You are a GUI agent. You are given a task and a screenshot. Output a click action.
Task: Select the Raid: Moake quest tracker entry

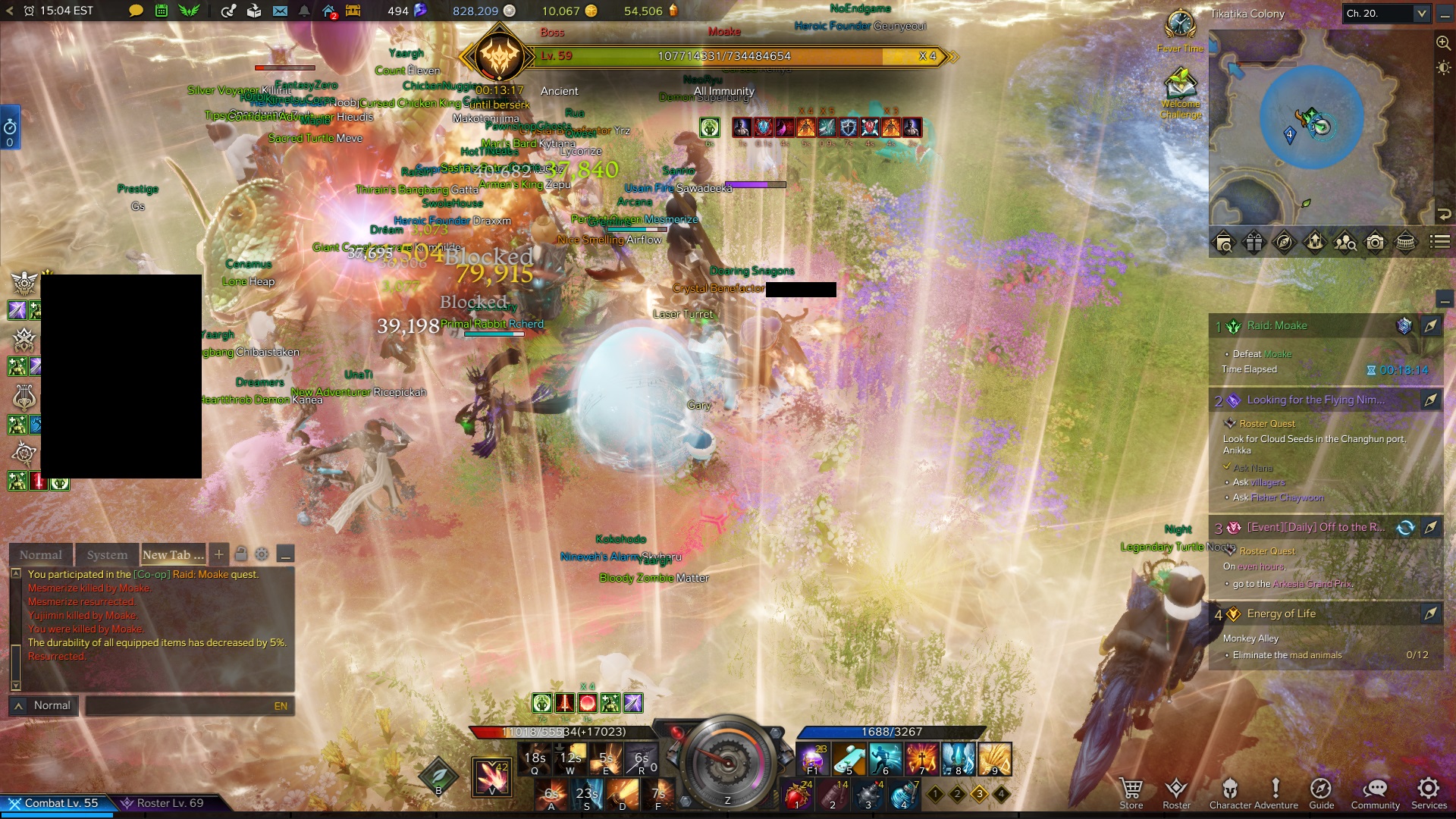(1277, 325)
